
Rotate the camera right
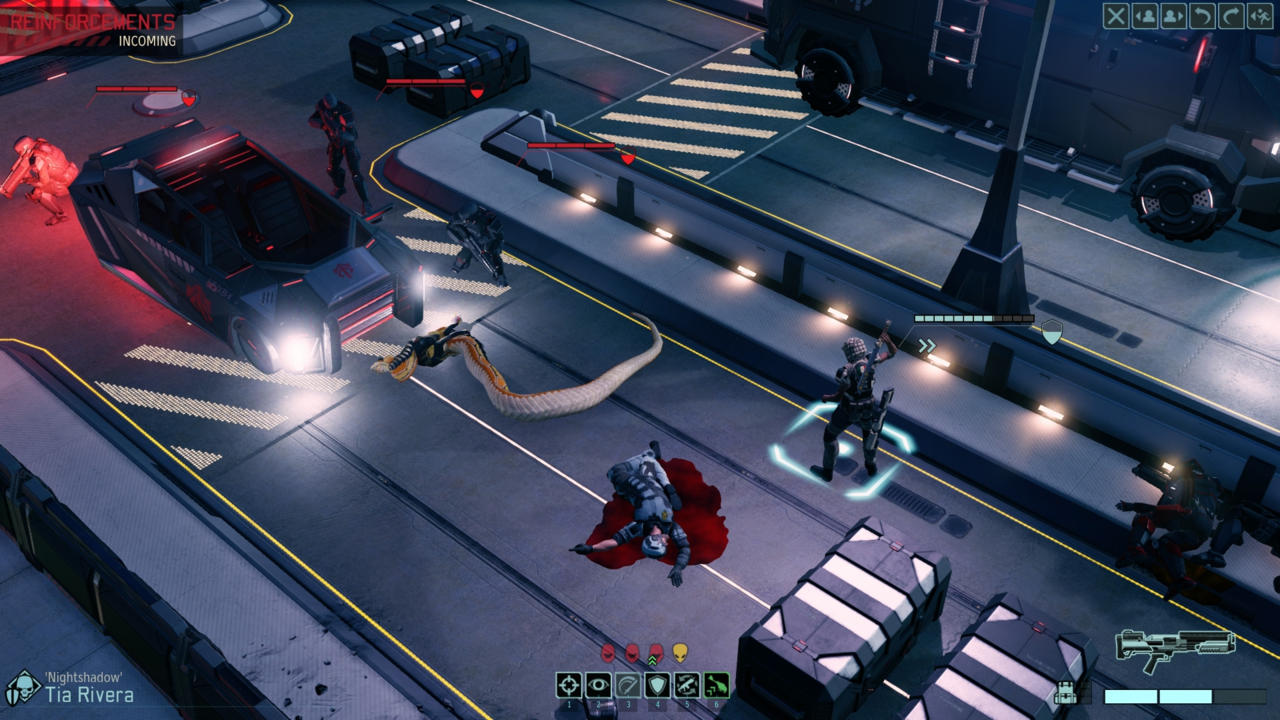(x=1231, y=16)
